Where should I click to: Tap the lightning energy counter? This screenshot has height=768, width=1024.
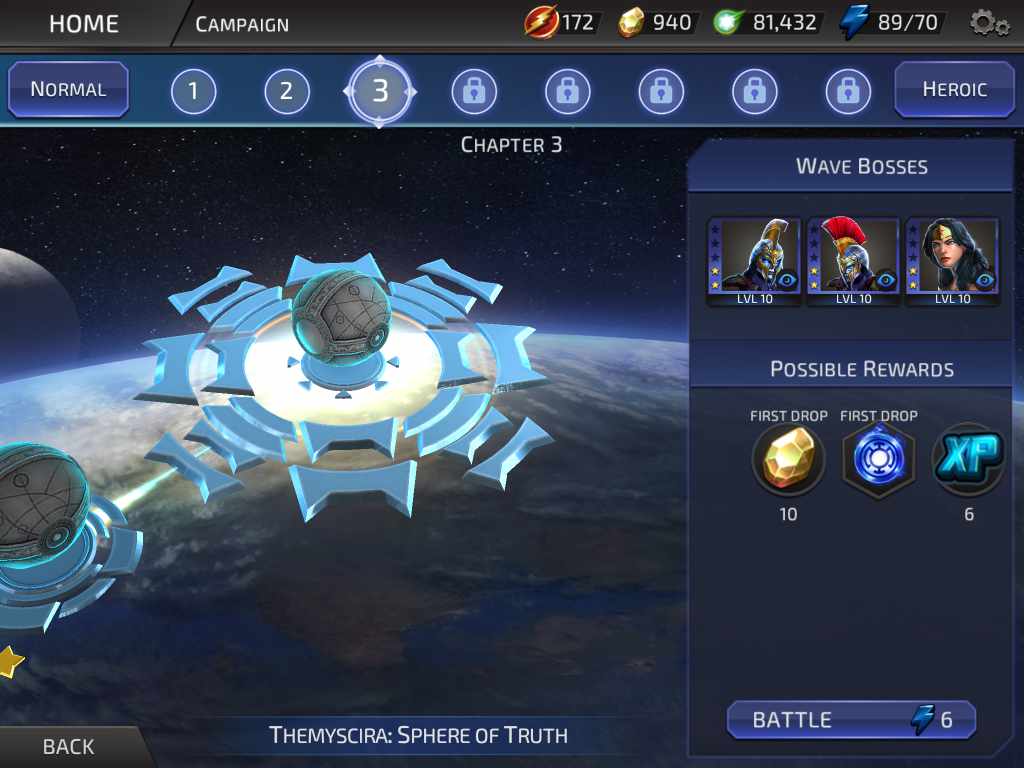(x=894, y=23)
